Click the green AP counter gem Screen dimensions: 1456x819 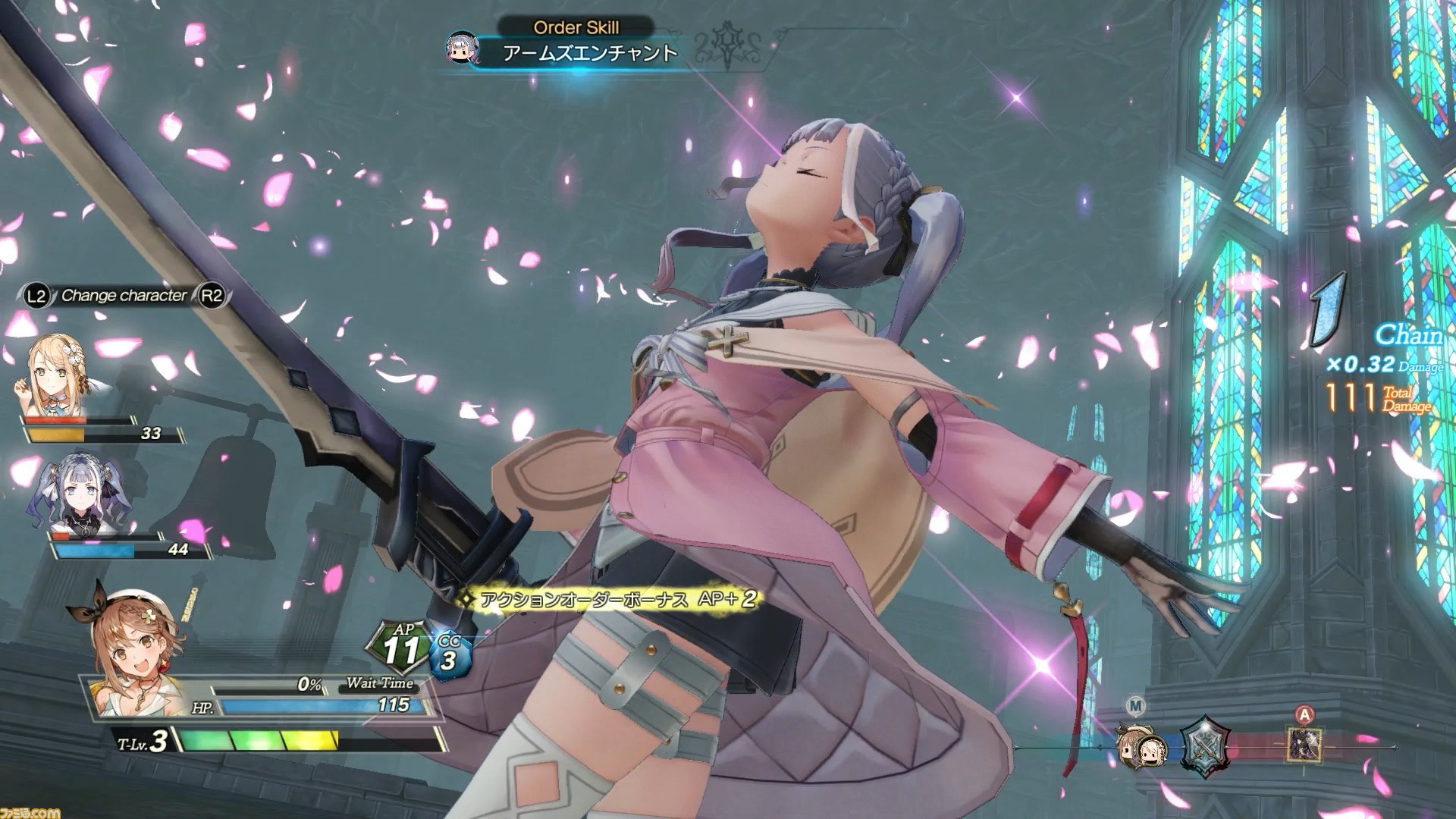pyautogui.click(x=402, y=648)
